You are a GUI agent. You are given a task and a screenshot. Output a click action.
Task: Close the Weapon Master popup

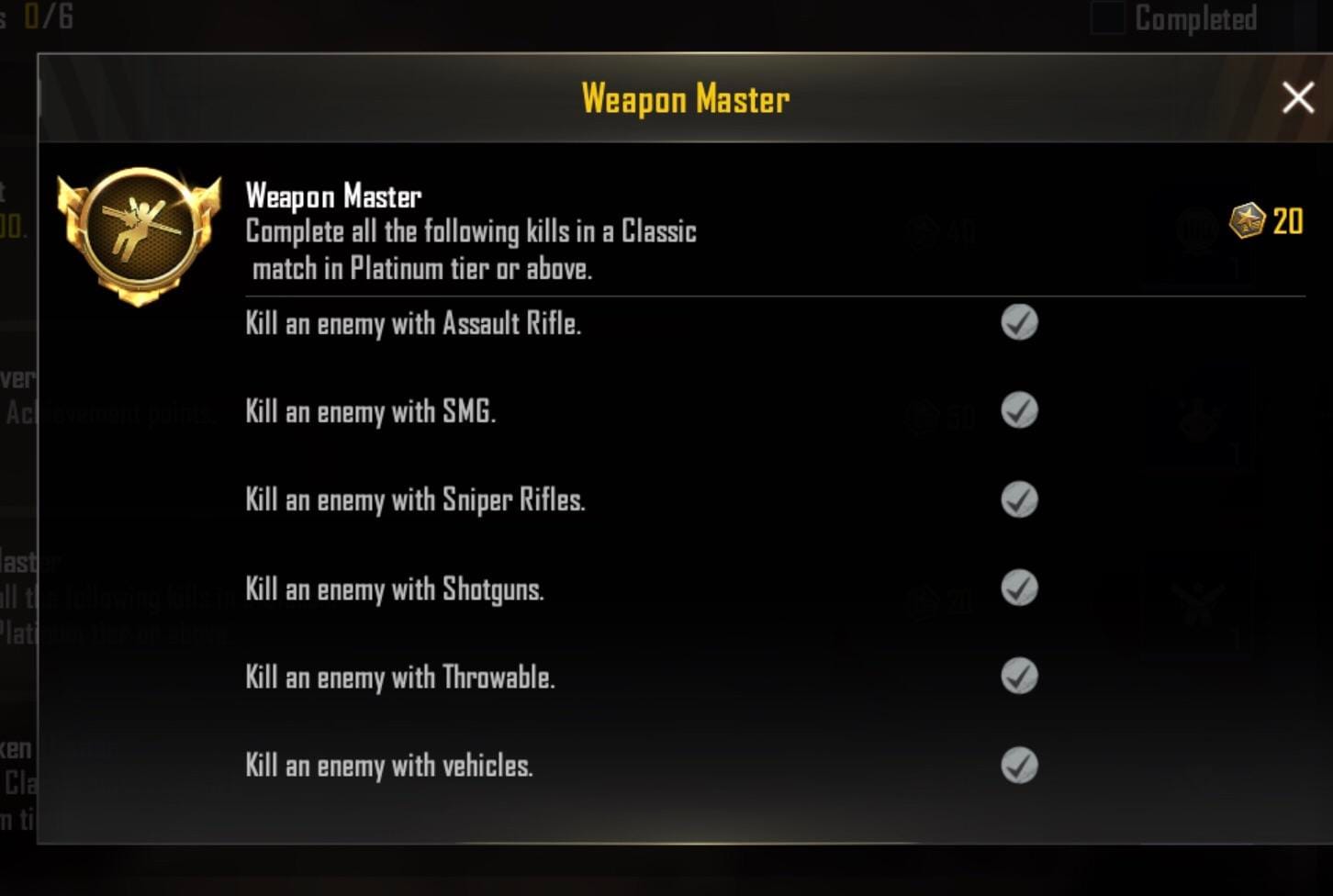coord(1297,97)
